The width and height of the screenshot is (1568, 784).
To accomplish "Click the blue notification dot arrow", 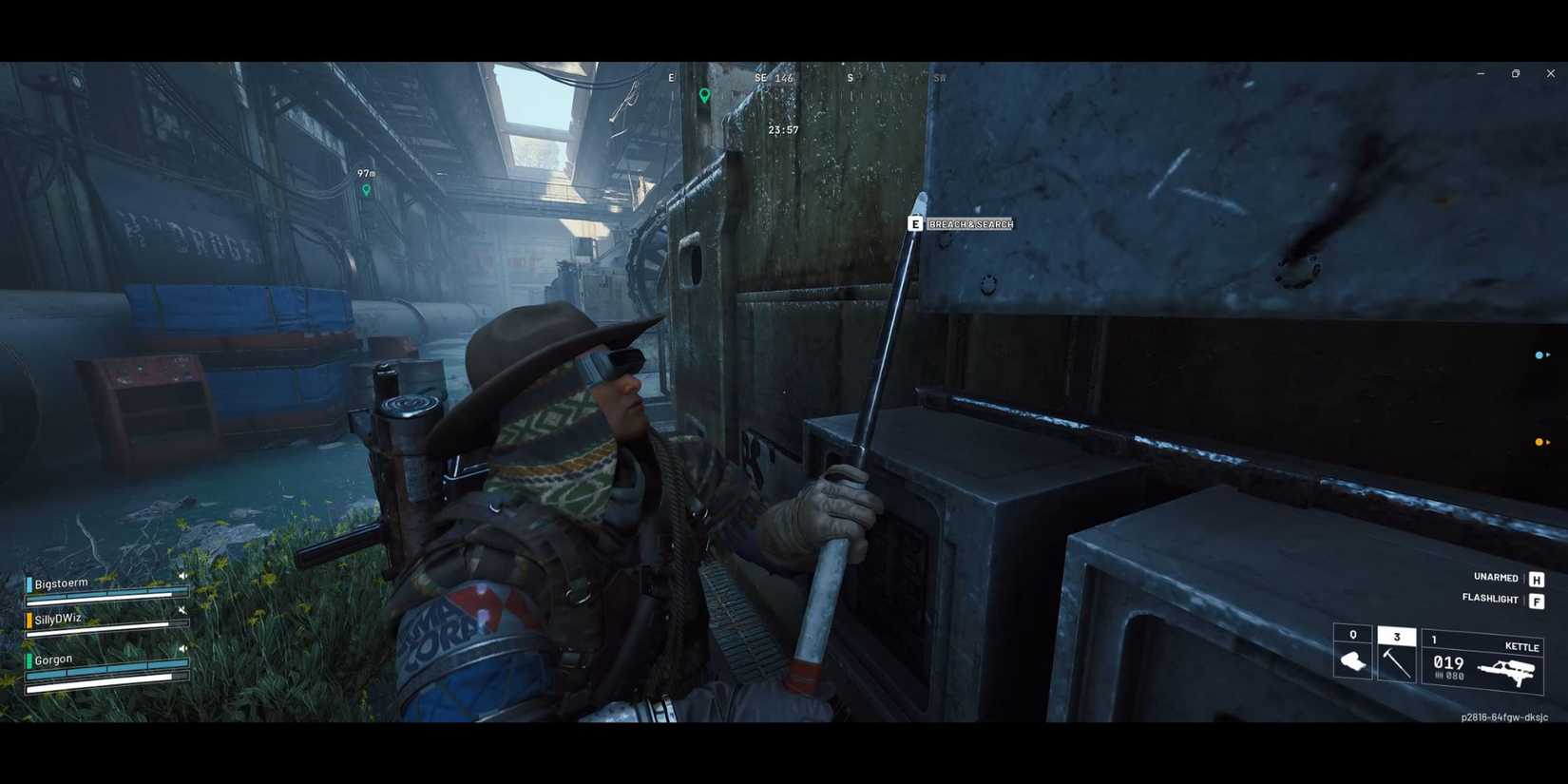I will pos(1540,355).
